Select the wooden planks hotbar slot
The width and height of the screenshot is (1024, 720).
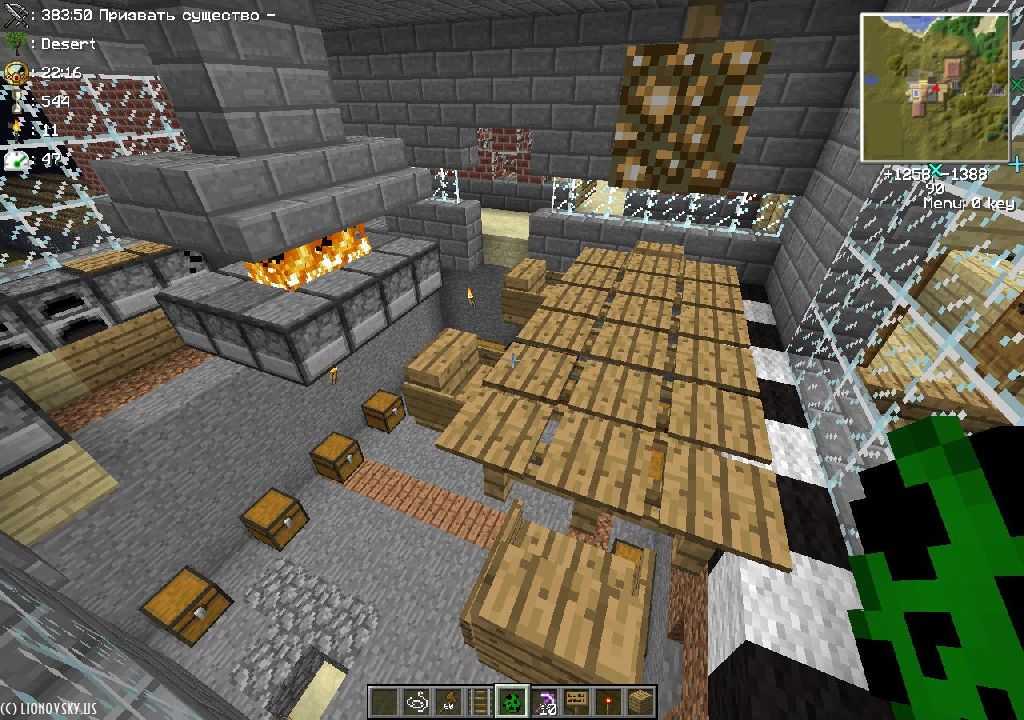pos(640,702)
